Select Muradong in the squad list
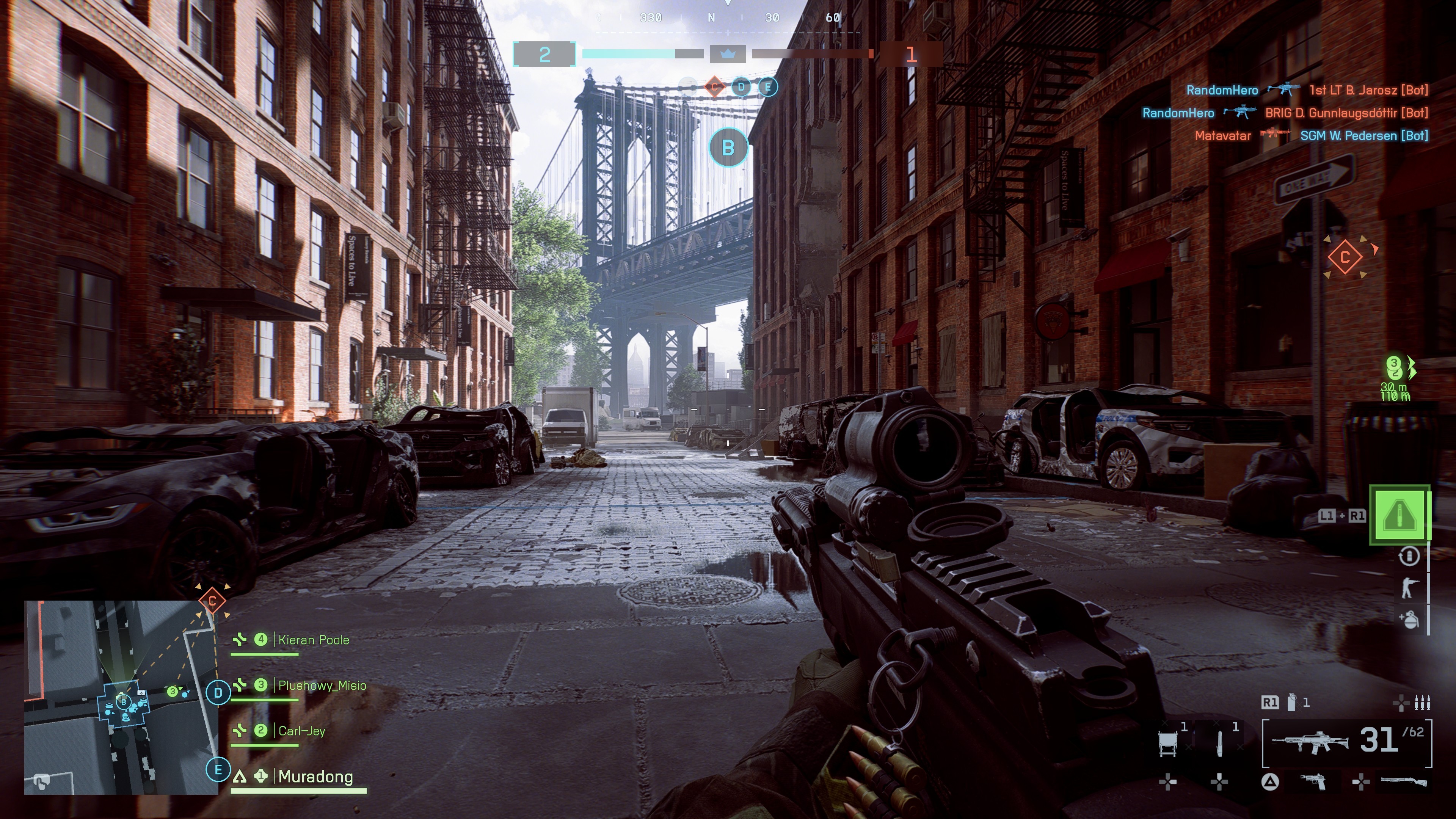 315,777
